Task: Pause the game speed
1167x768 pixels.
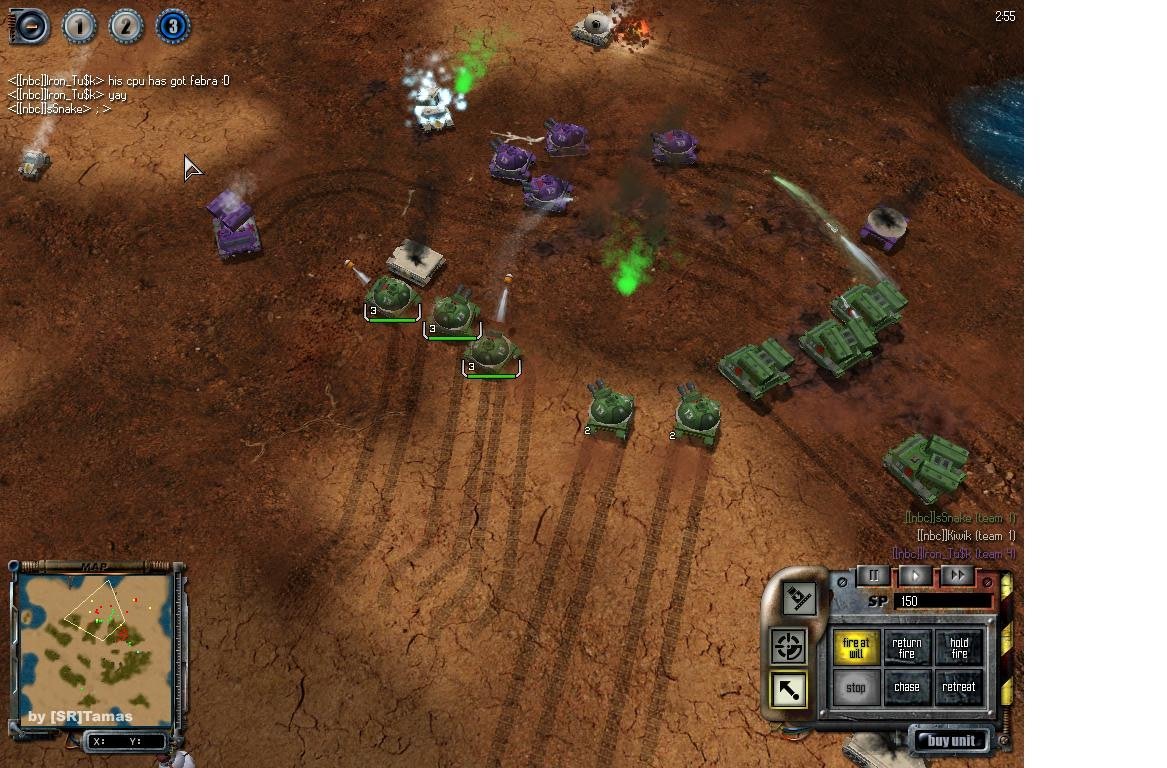Action: coord(873,576)
